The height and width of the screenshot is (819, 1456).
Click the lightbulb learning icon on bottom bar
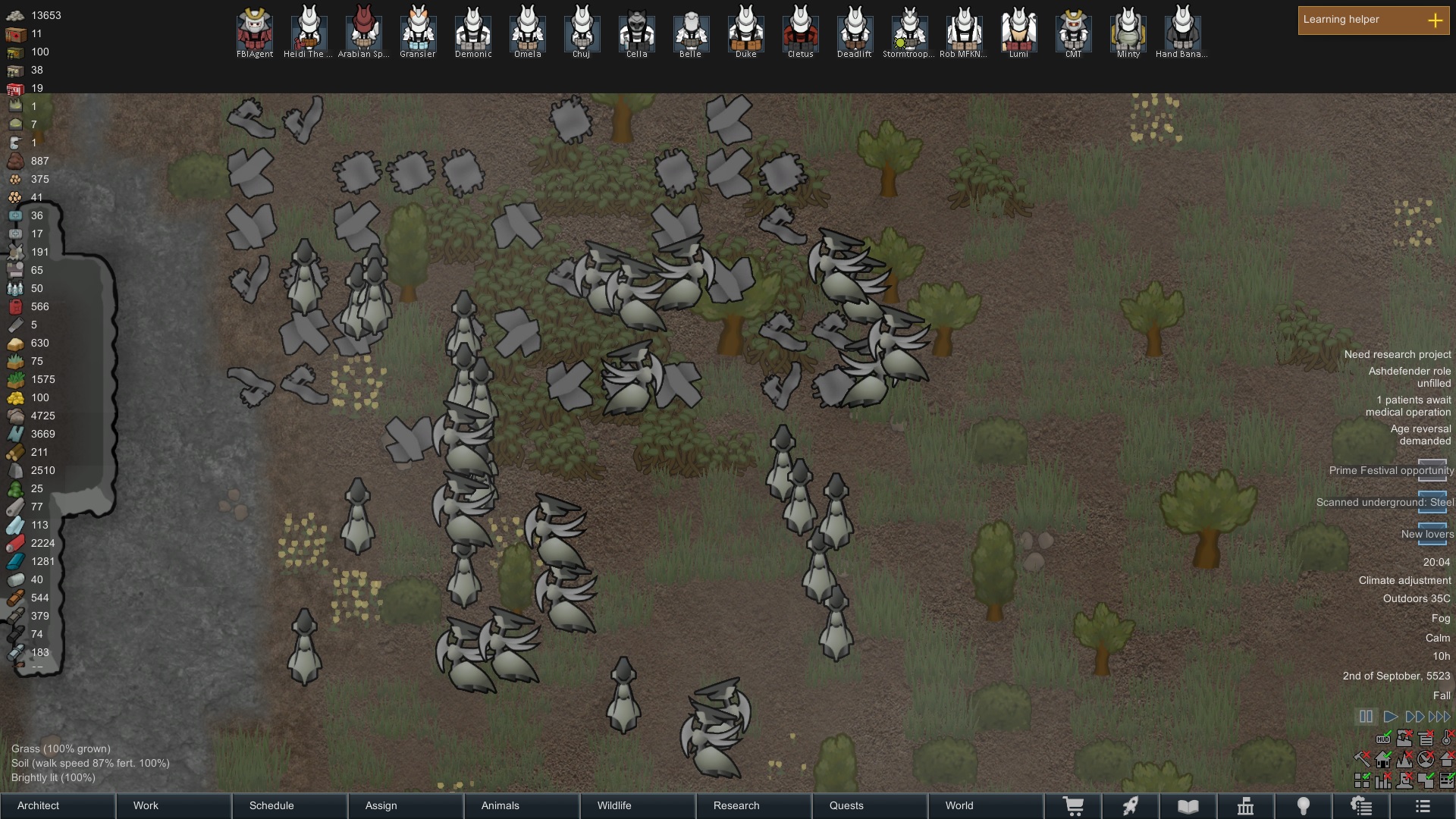click(1302, 805)
